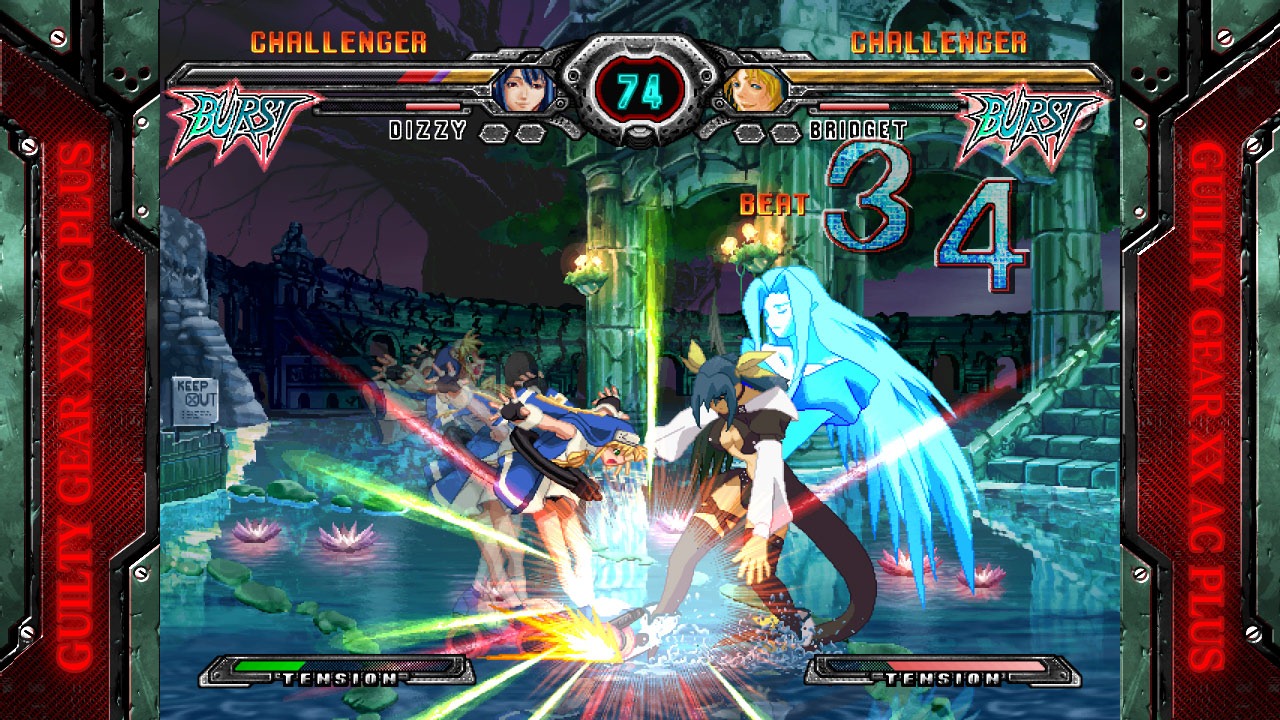The width and height of the screenshot is (1280, 720).
Task: Select Bridget's character portrait
Action: [x=746, y=90]
